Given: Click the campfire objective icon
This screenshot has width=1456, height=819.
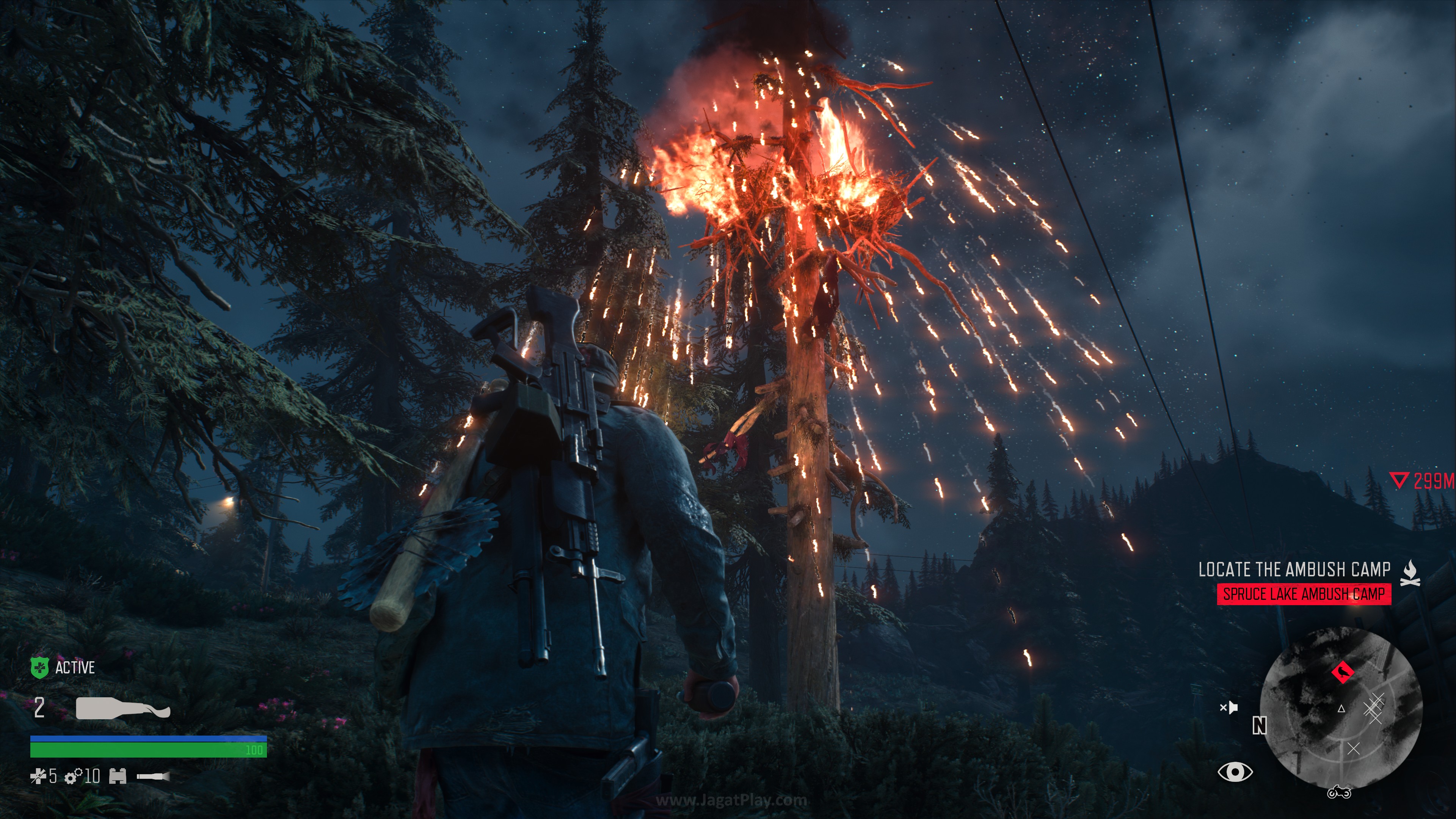Looking at the screenshot, I should point(1410,573).
